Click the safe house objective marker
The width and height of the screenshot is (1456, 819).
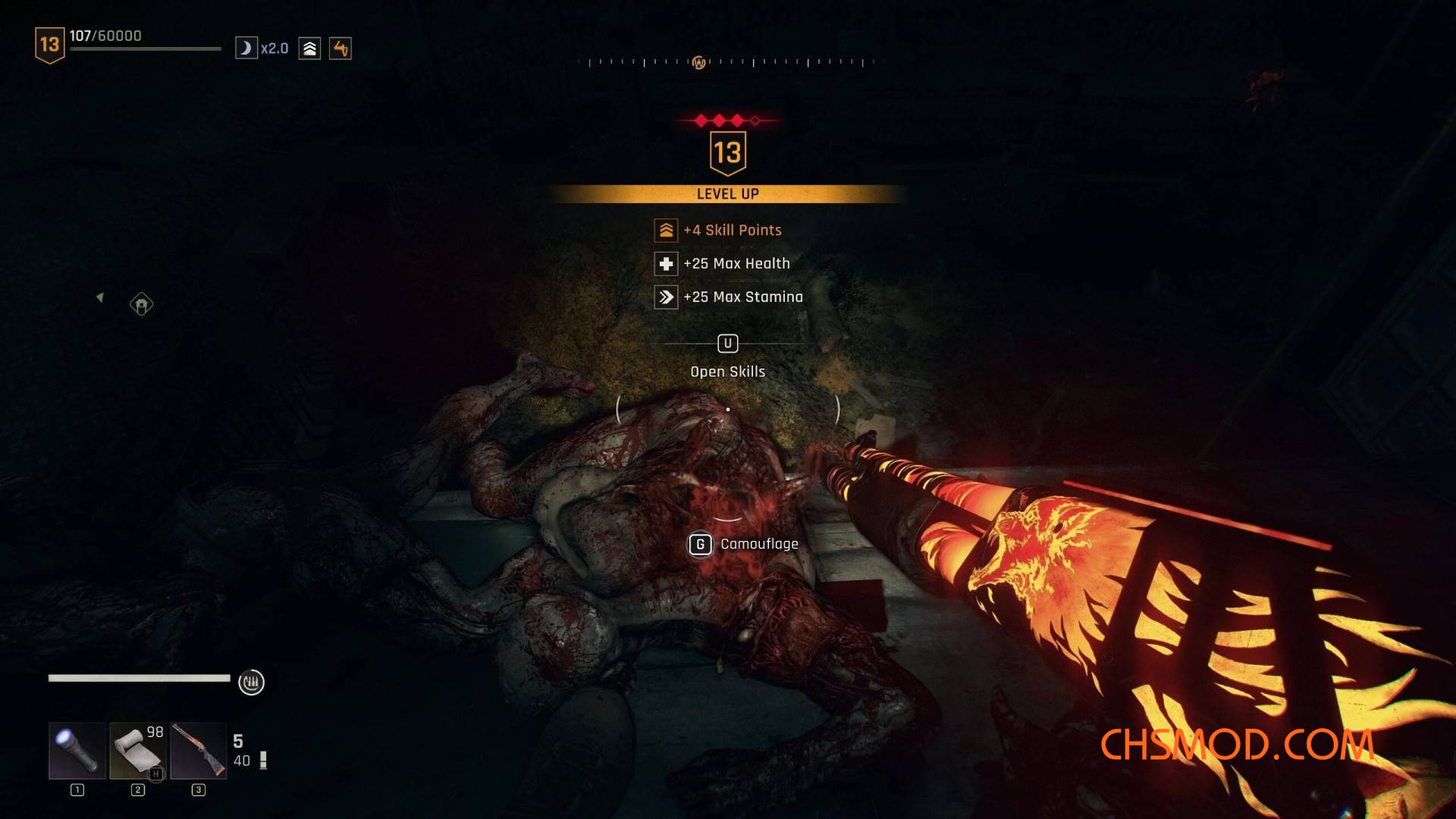(x=141, y=304)
